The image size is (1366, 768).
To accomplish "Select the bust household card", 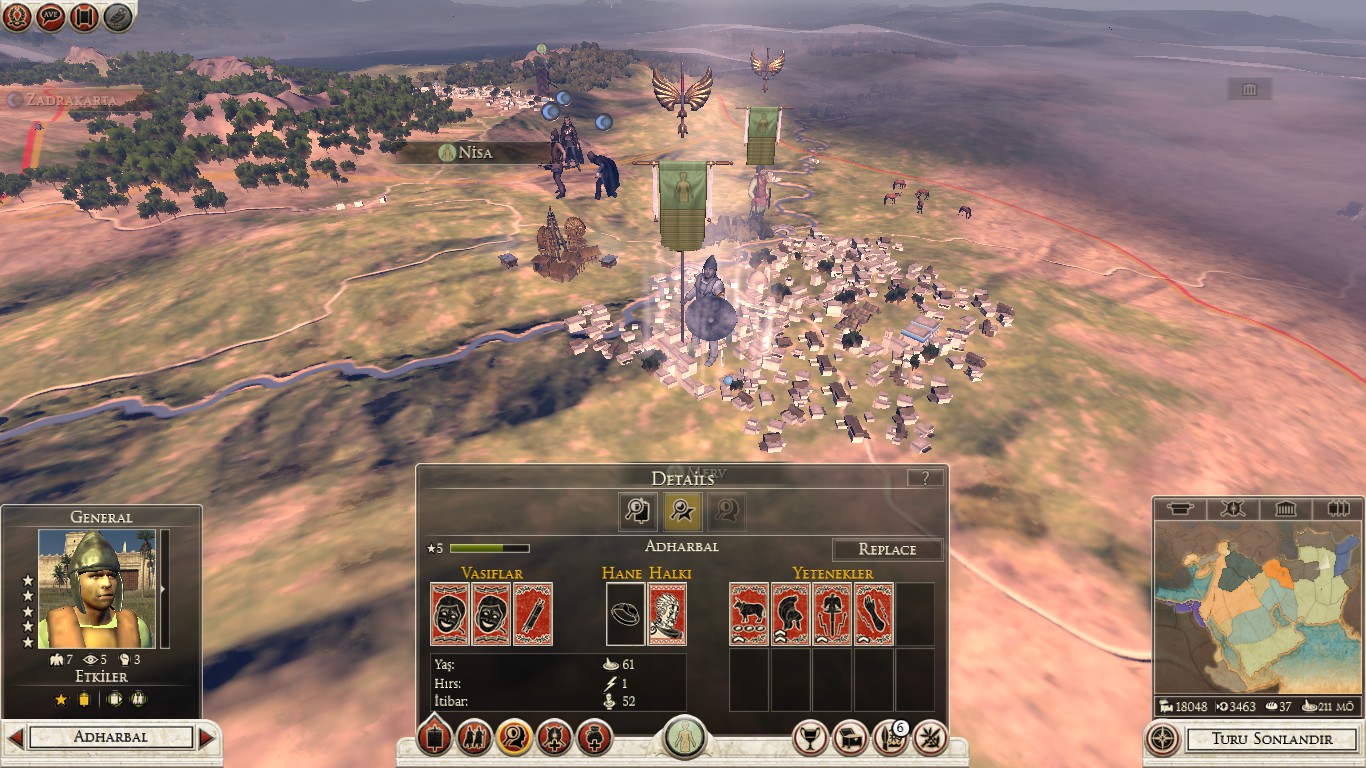I will [667, 614].
